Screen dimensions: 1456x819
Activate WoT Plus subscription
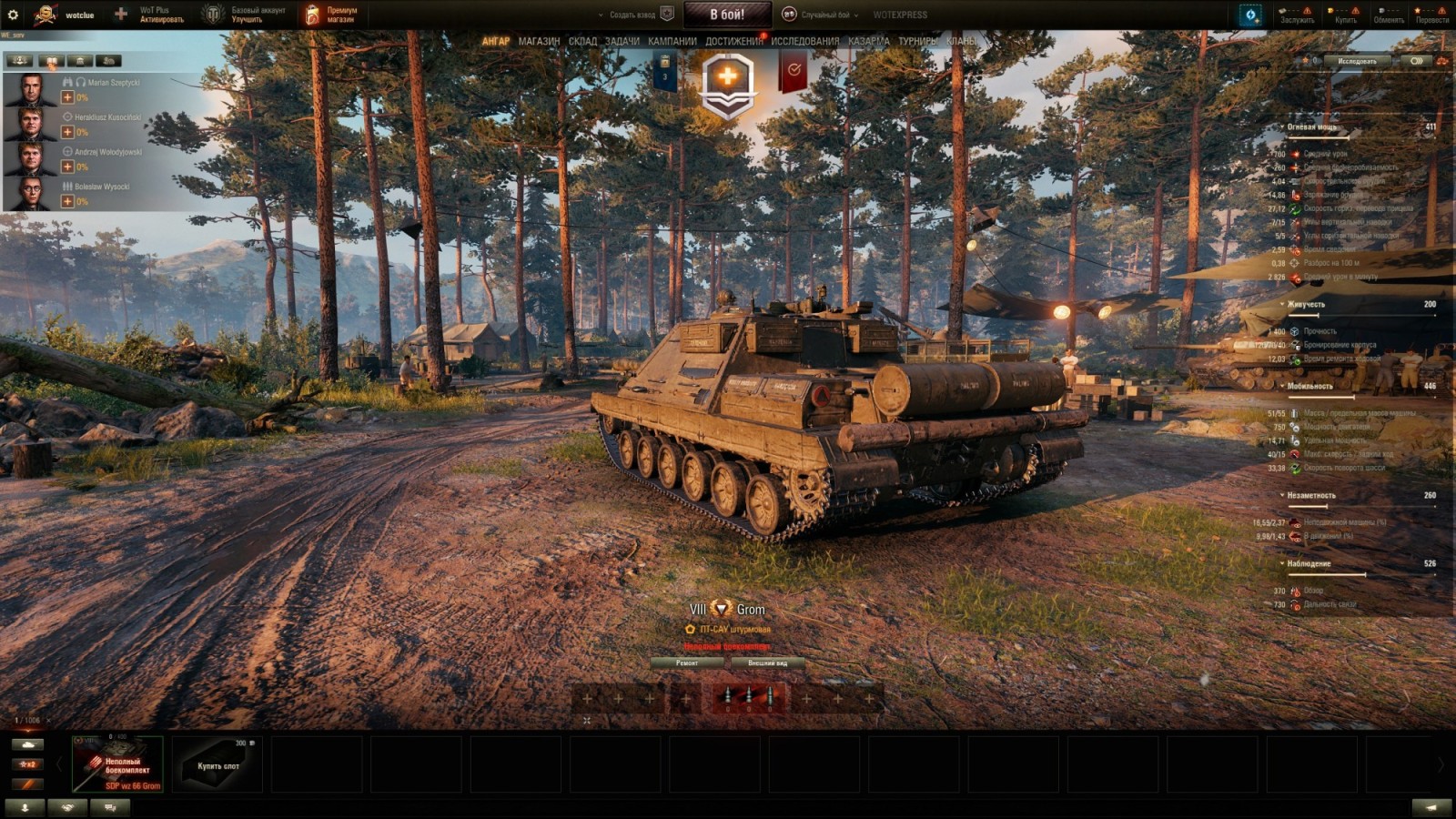[153, 15]
